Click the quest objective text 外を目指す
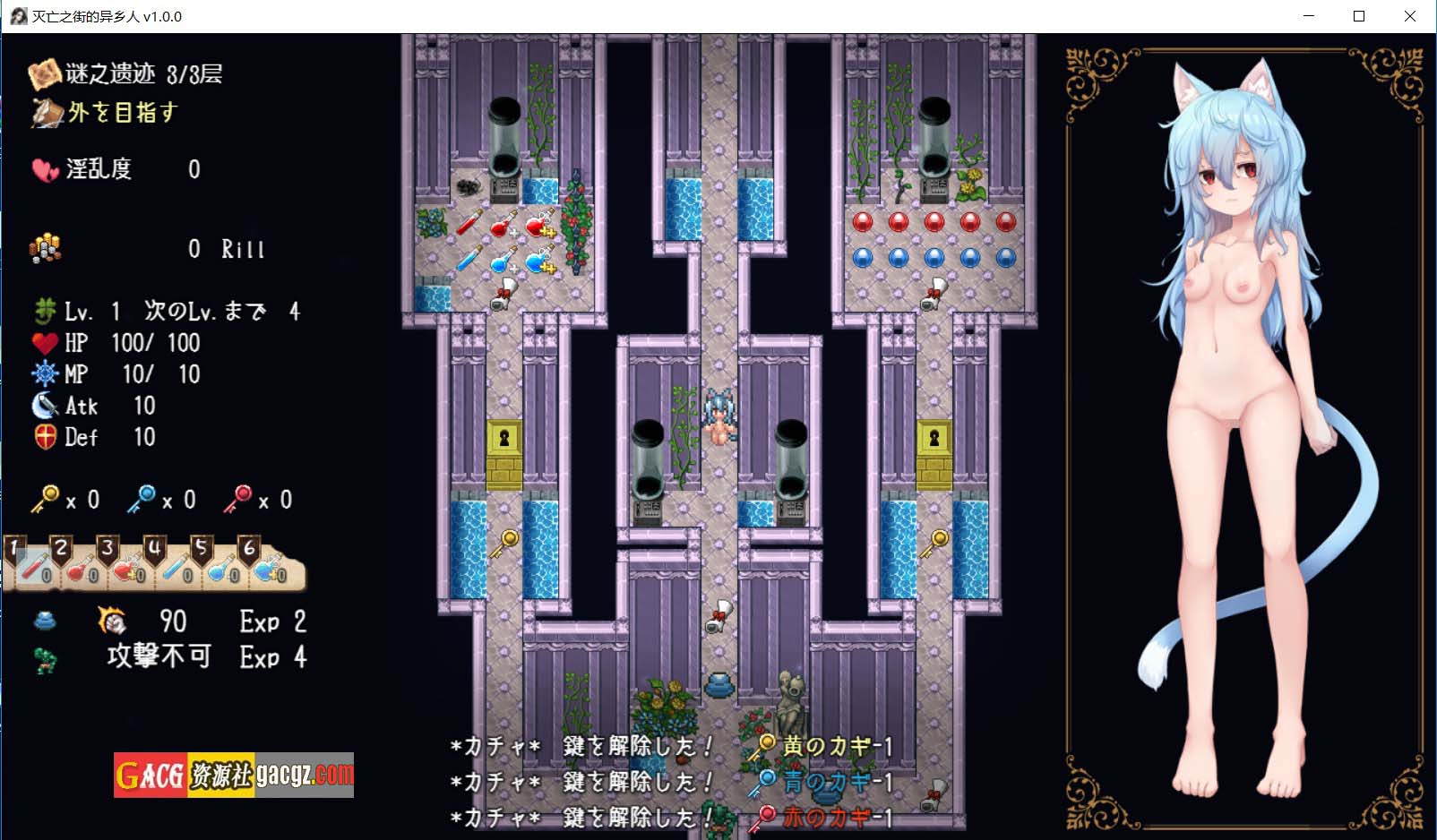 tap(122, 113)
